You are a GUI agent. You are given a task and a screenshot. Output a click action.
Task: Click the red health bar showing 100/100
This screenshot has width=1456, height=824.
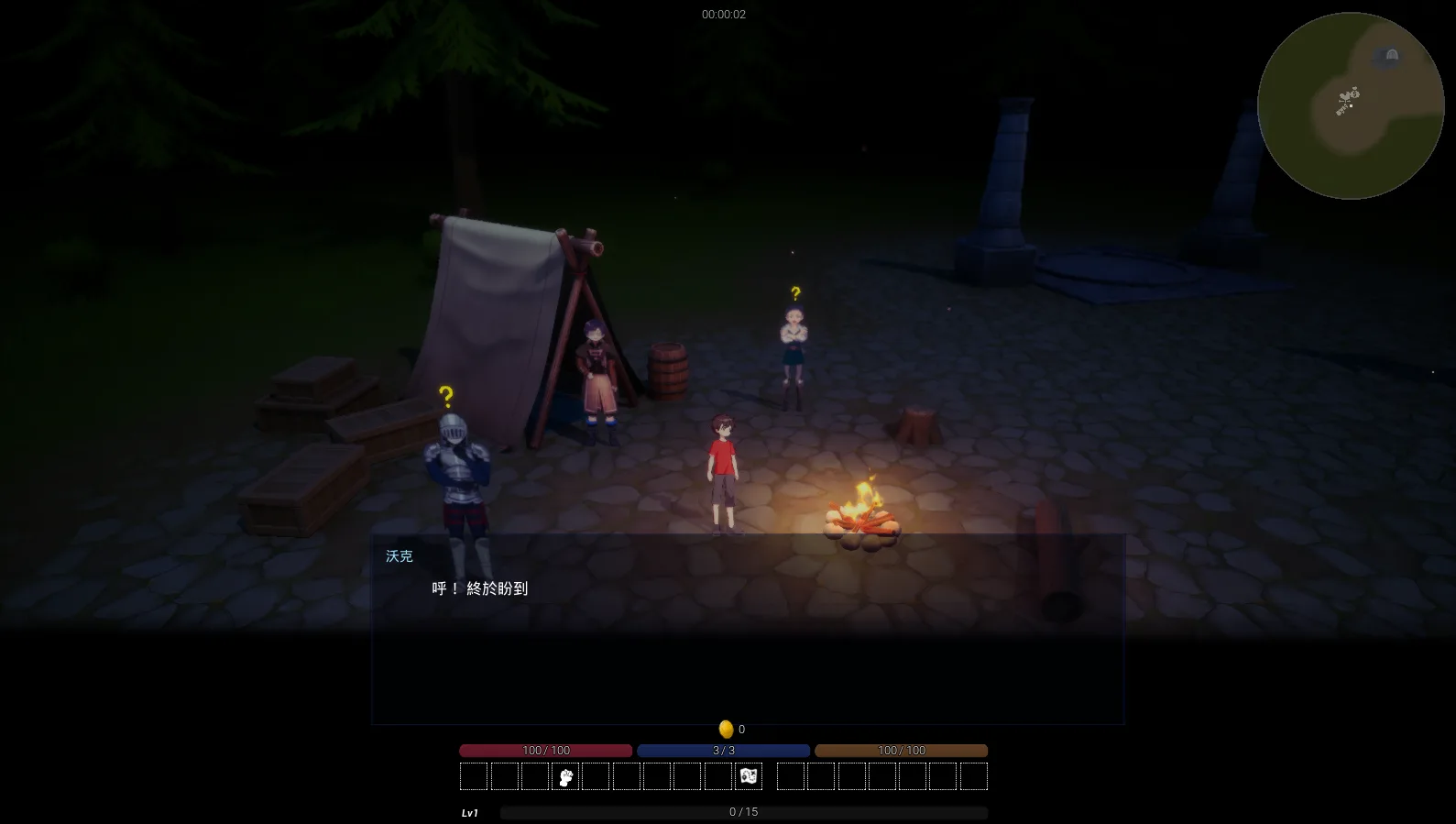point(544,750)
